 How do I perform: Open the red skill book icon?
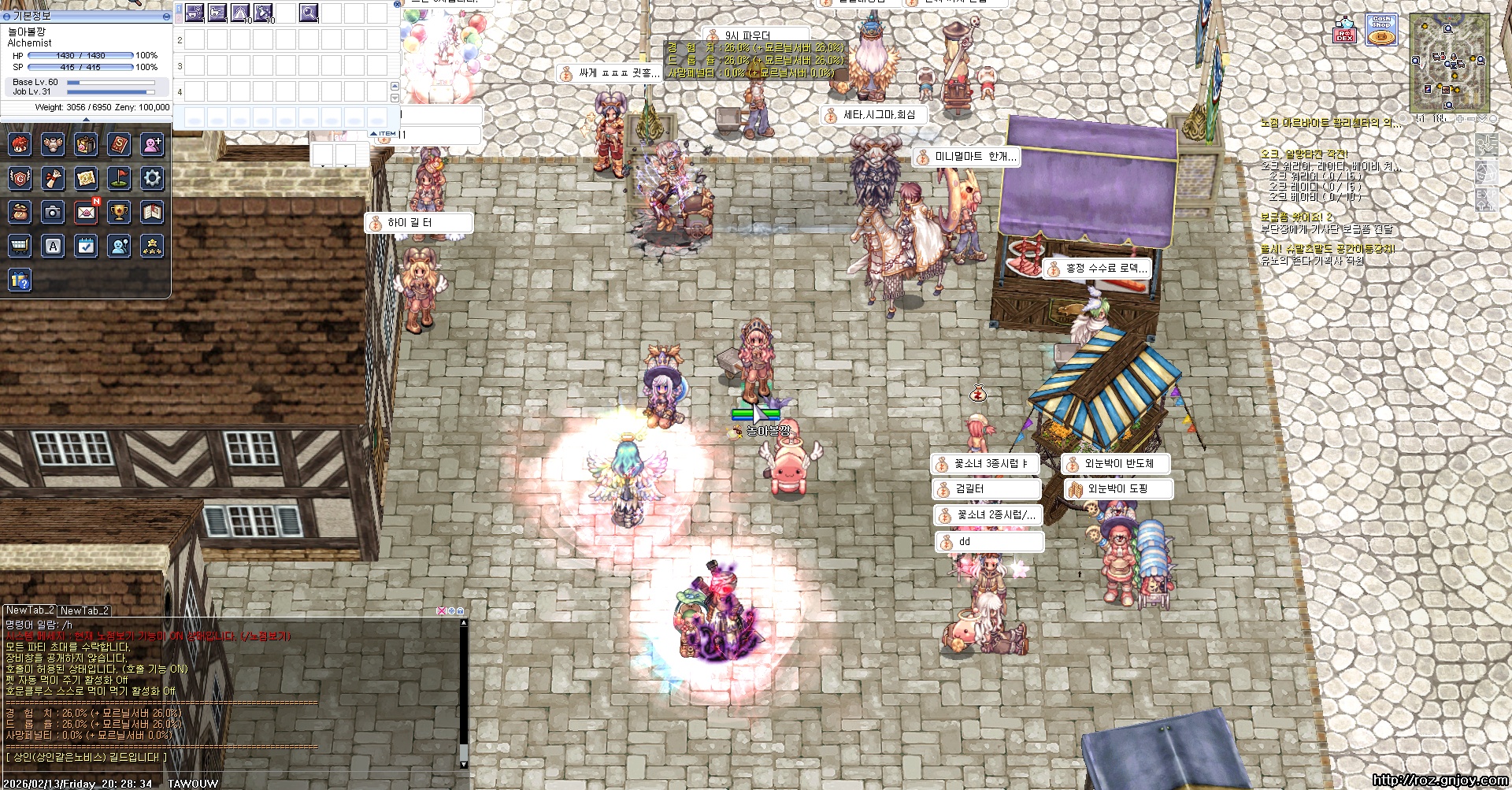[x=119, y=144]
